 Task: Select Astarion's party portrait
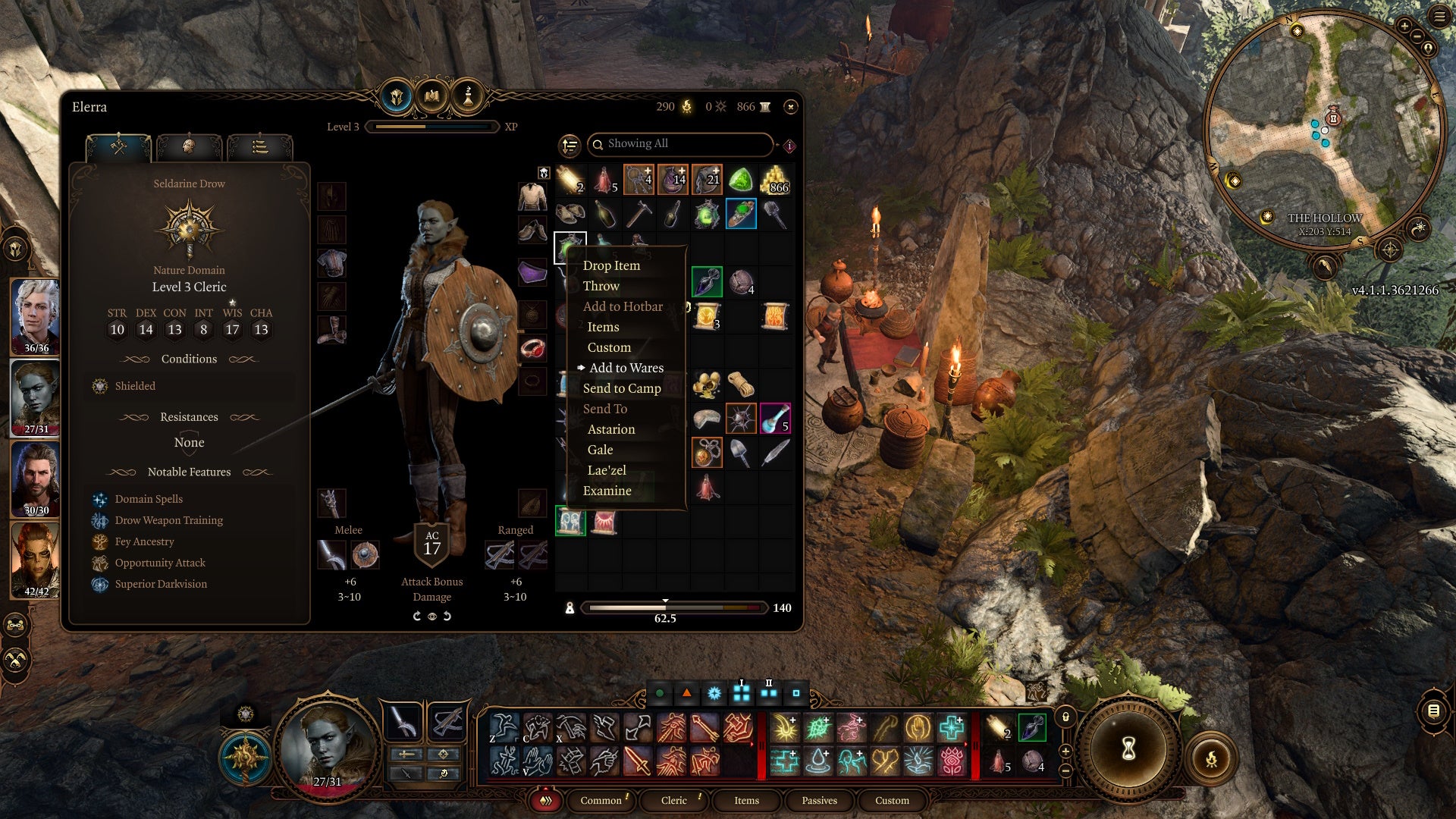[36, 315]
